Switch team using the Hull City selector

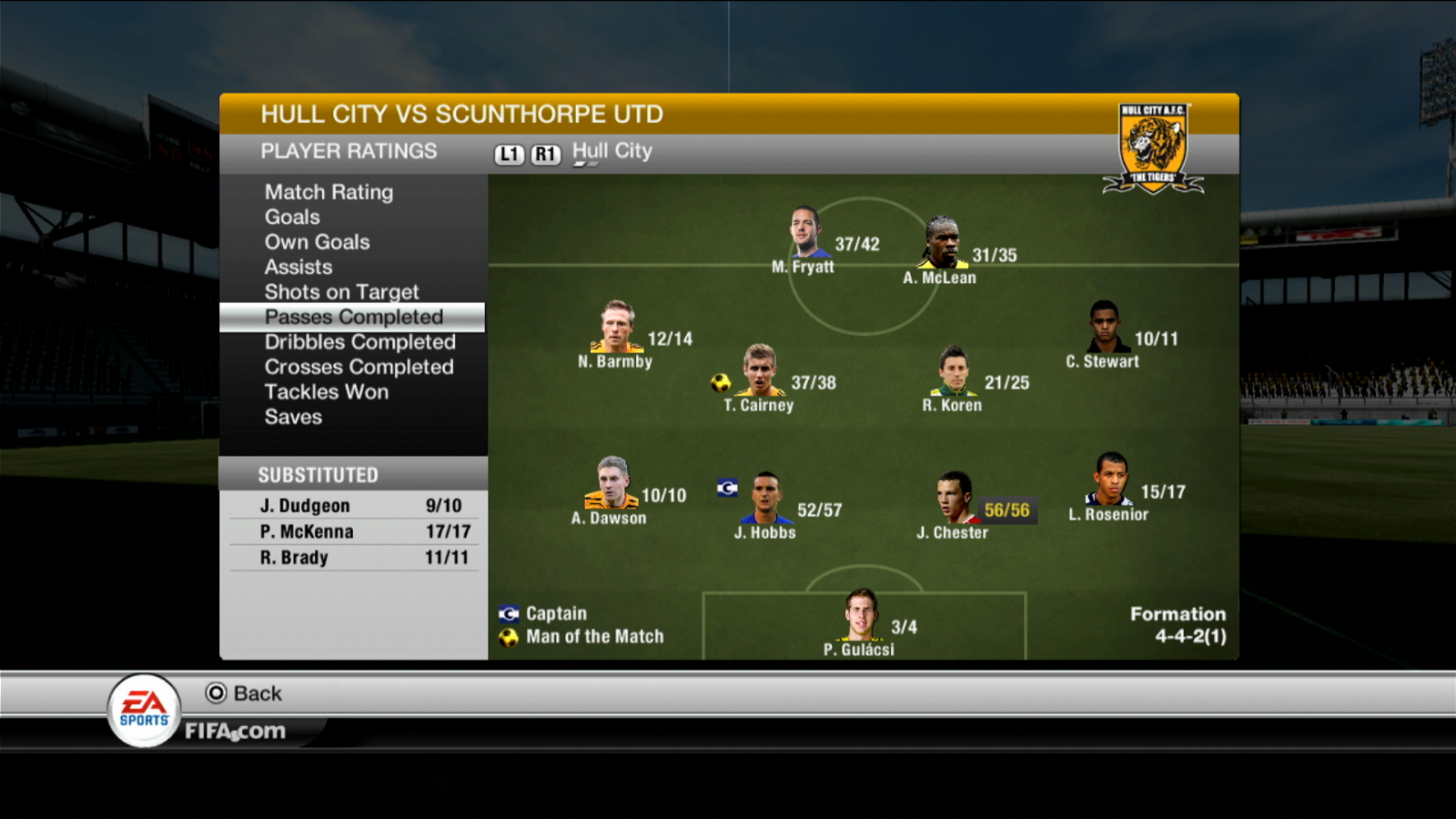point(612,152)
